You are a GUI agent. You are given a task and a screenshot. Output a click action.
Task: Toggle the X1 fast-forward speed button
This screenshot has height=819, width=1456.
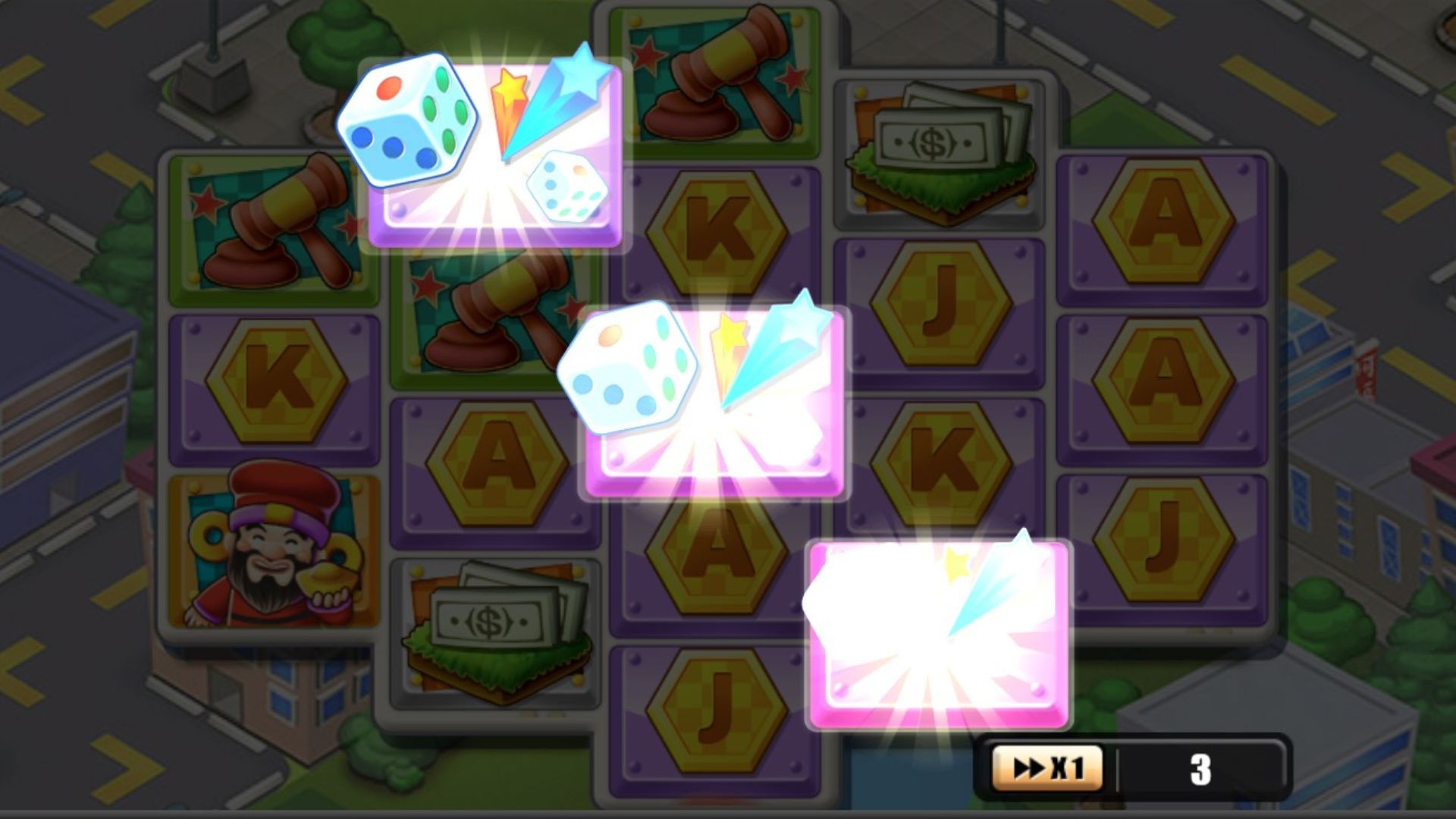point(1047,769)
